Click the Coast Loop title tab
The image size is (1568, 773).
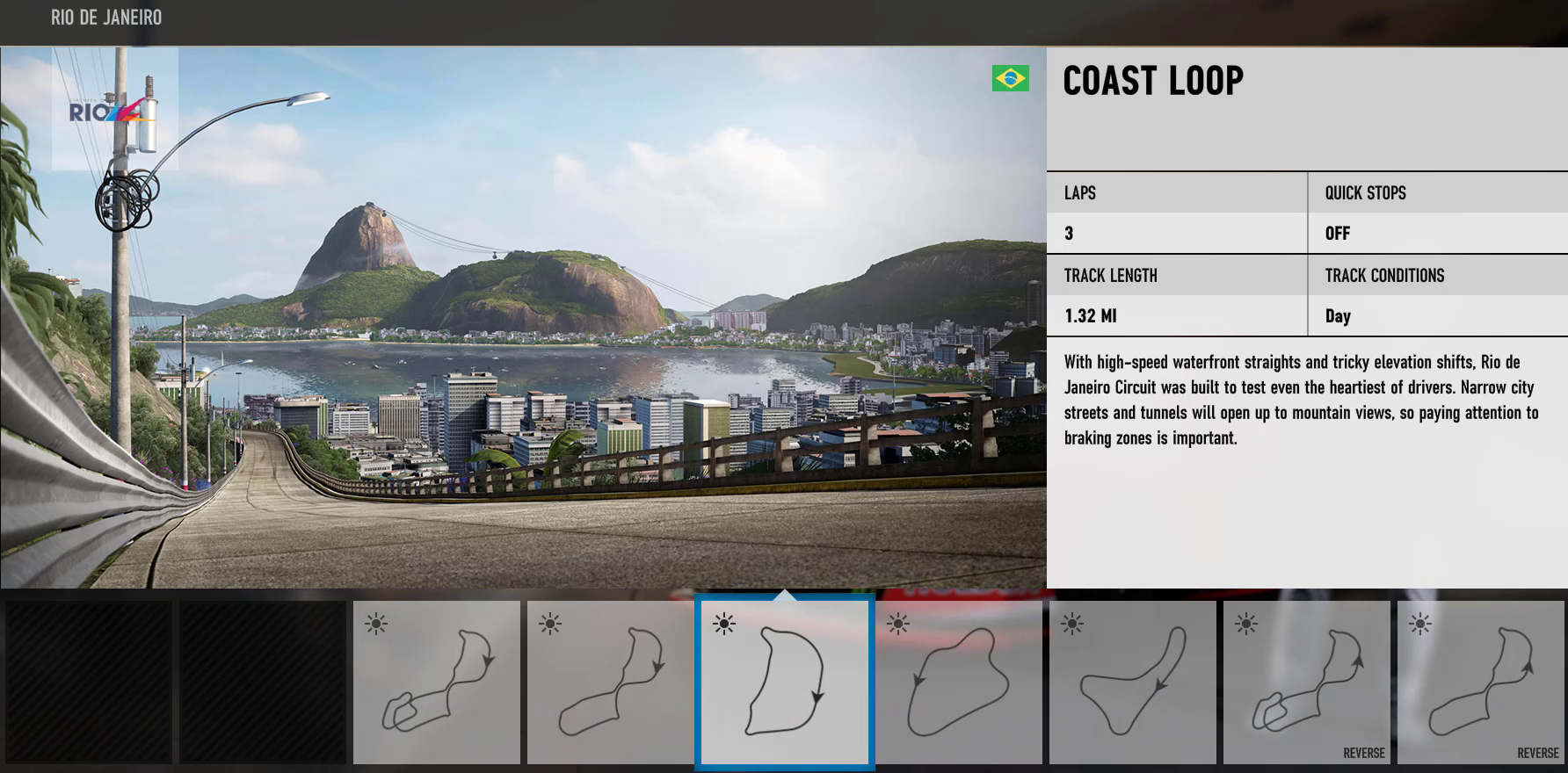click(1152, 81)
